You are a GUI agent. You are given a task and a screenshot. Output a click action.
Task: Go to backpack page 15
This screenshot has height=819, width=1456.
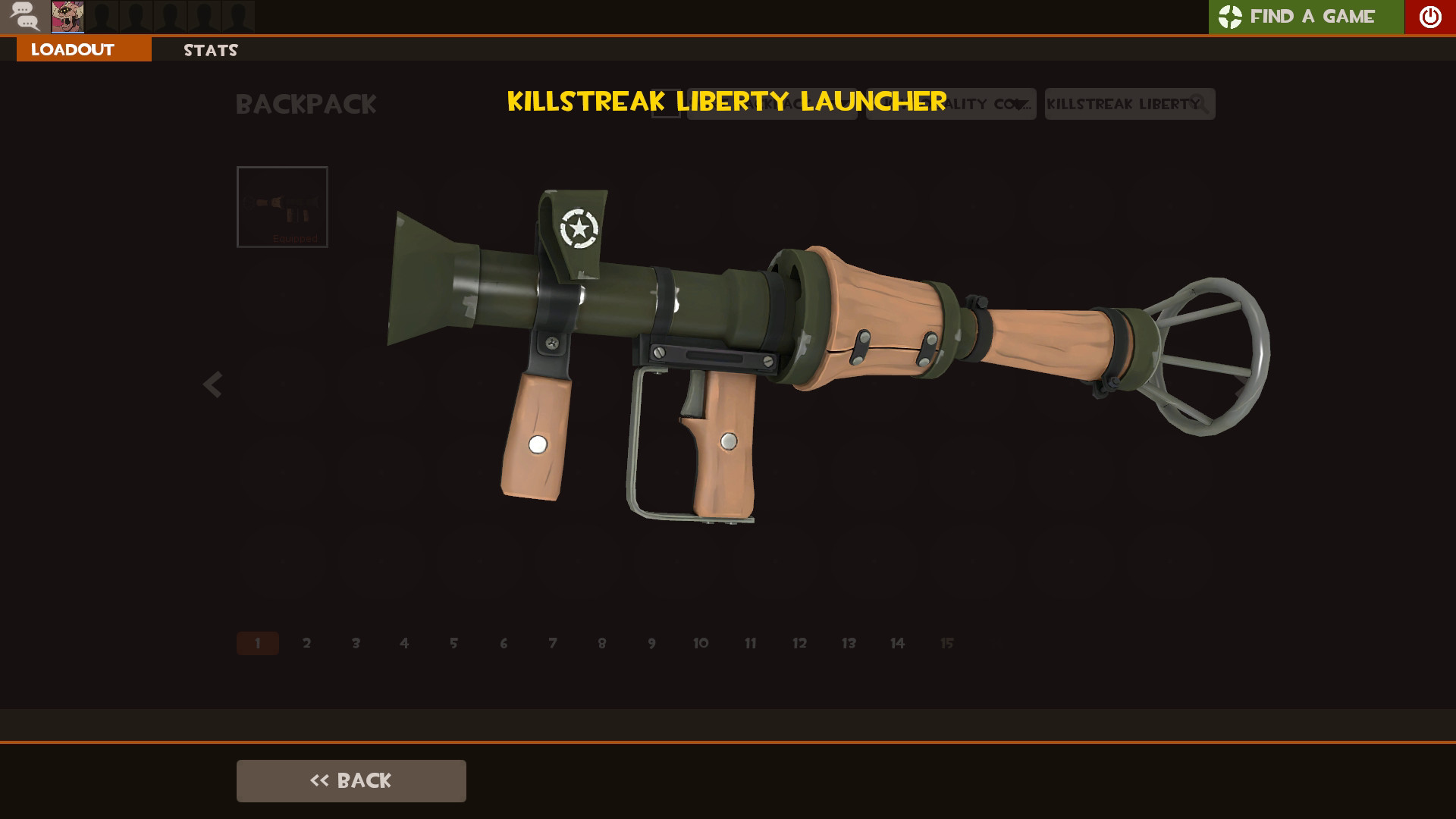coord(946,642)
